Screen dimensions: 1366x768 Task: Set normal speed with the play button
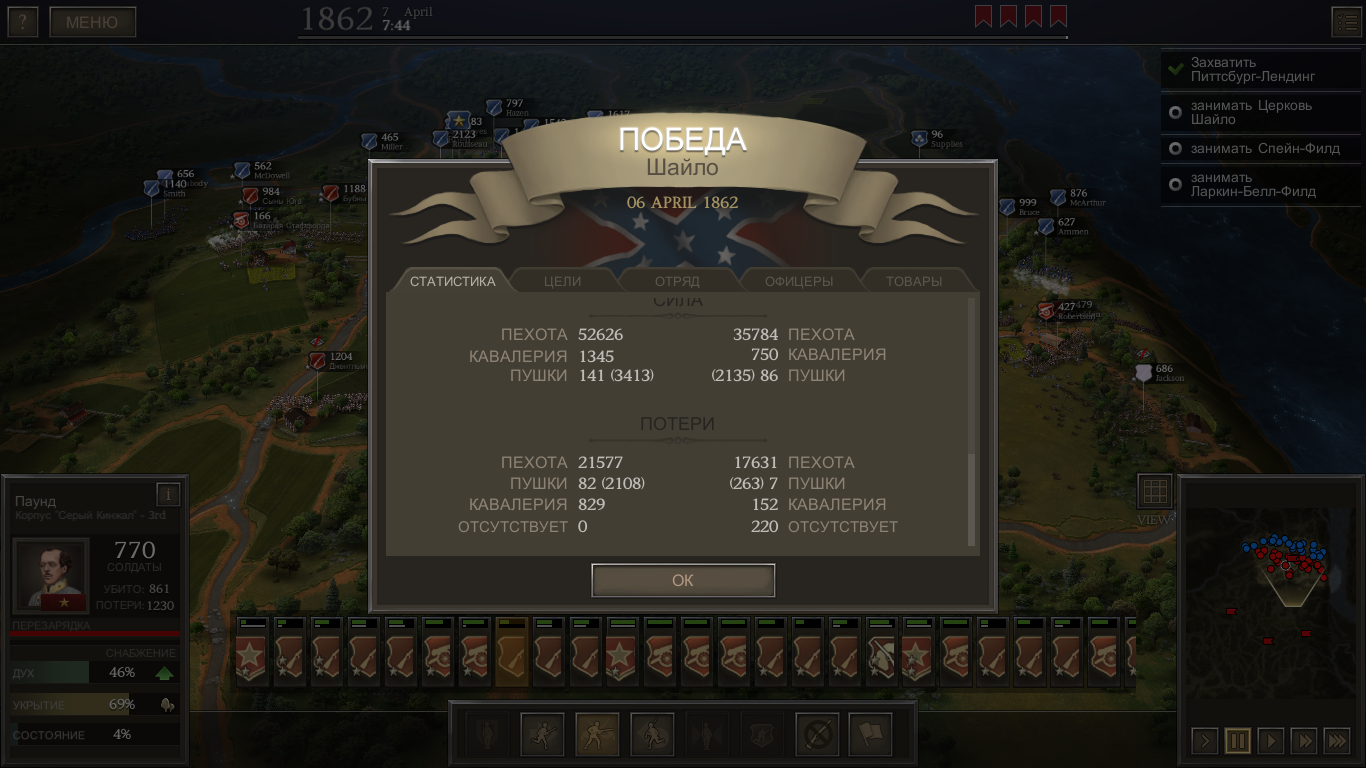[x=1270, y=741]
